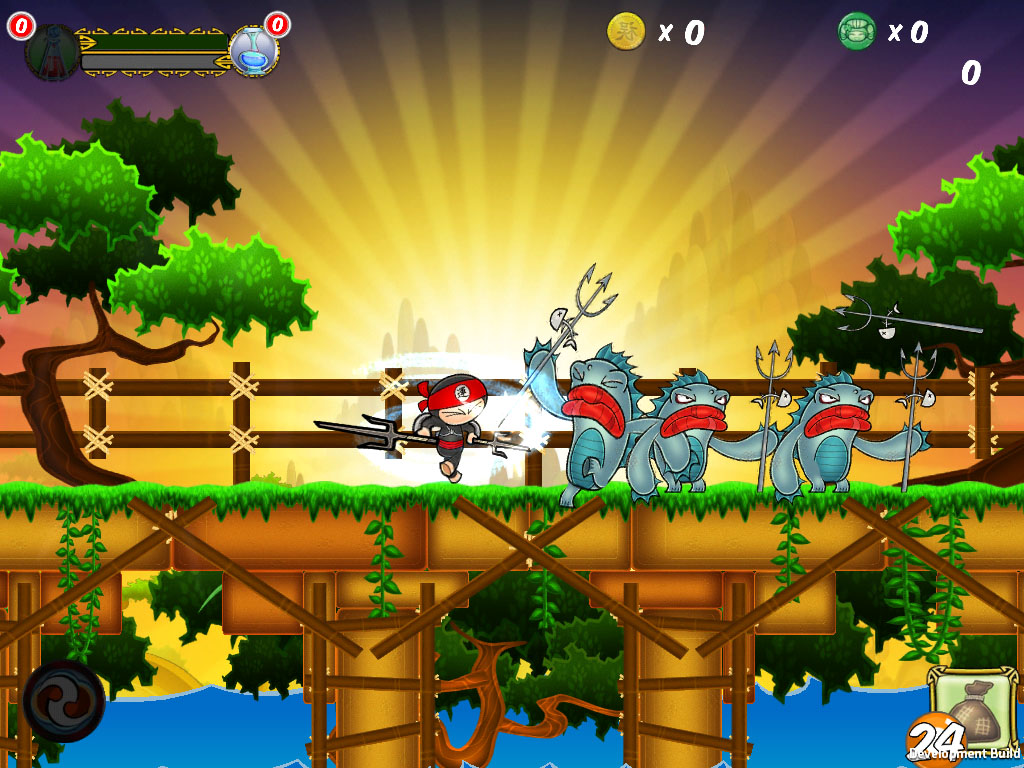Tap the dimmed character portrait icon
1024x768 pixels.
click(52, 51)
